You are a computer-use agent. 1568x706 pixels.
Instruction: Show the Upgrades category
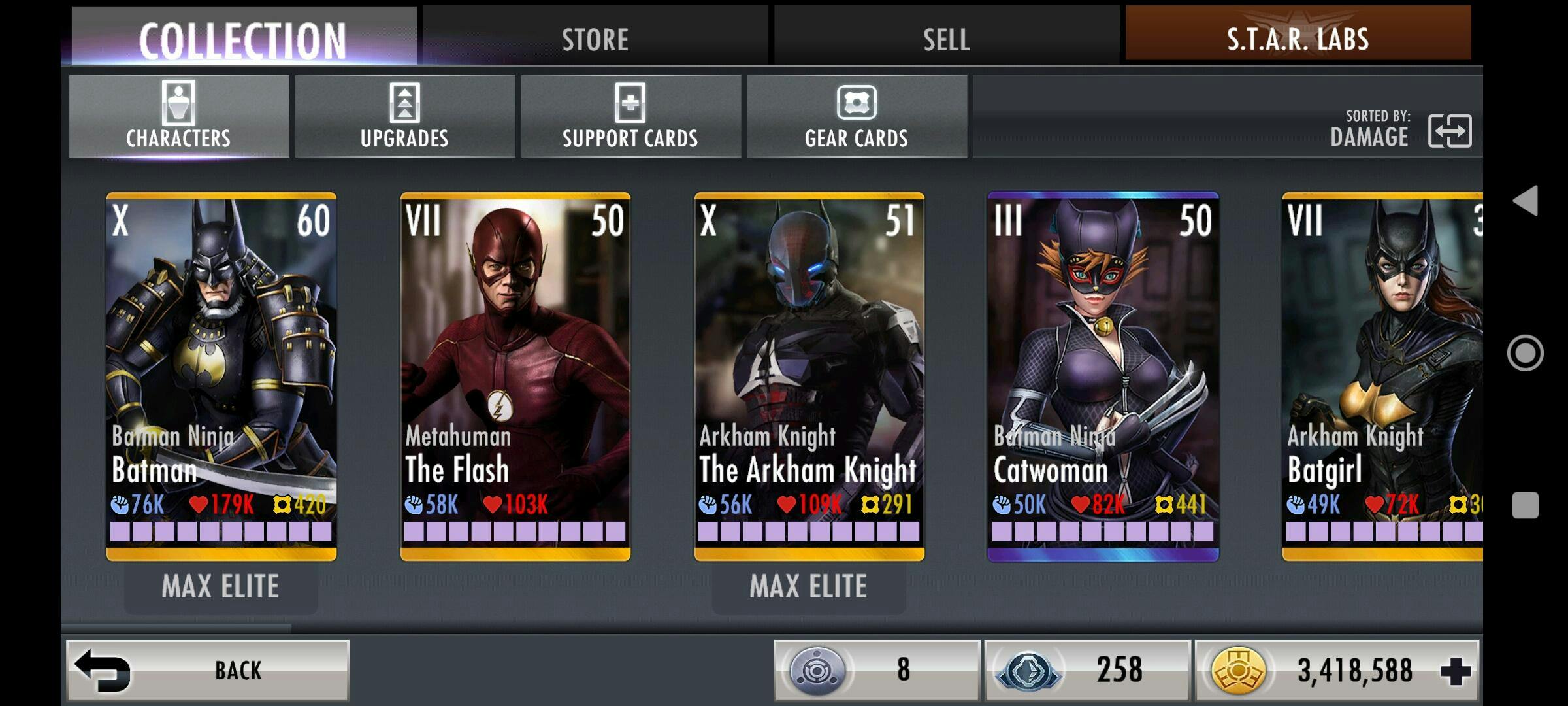point(404,116)
